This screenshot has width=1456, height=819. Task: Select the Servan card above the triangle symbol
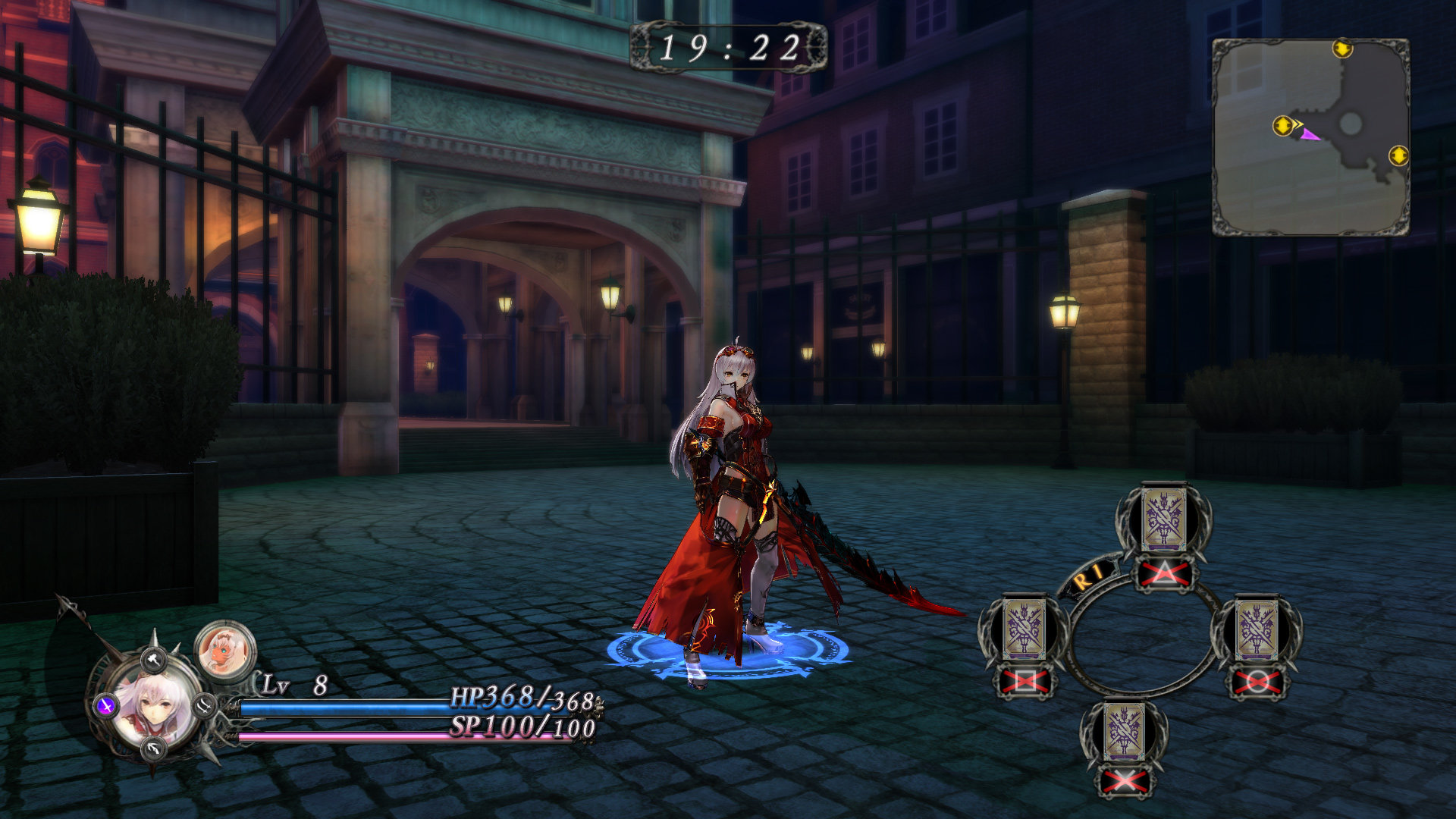[x=1164, y=520]
